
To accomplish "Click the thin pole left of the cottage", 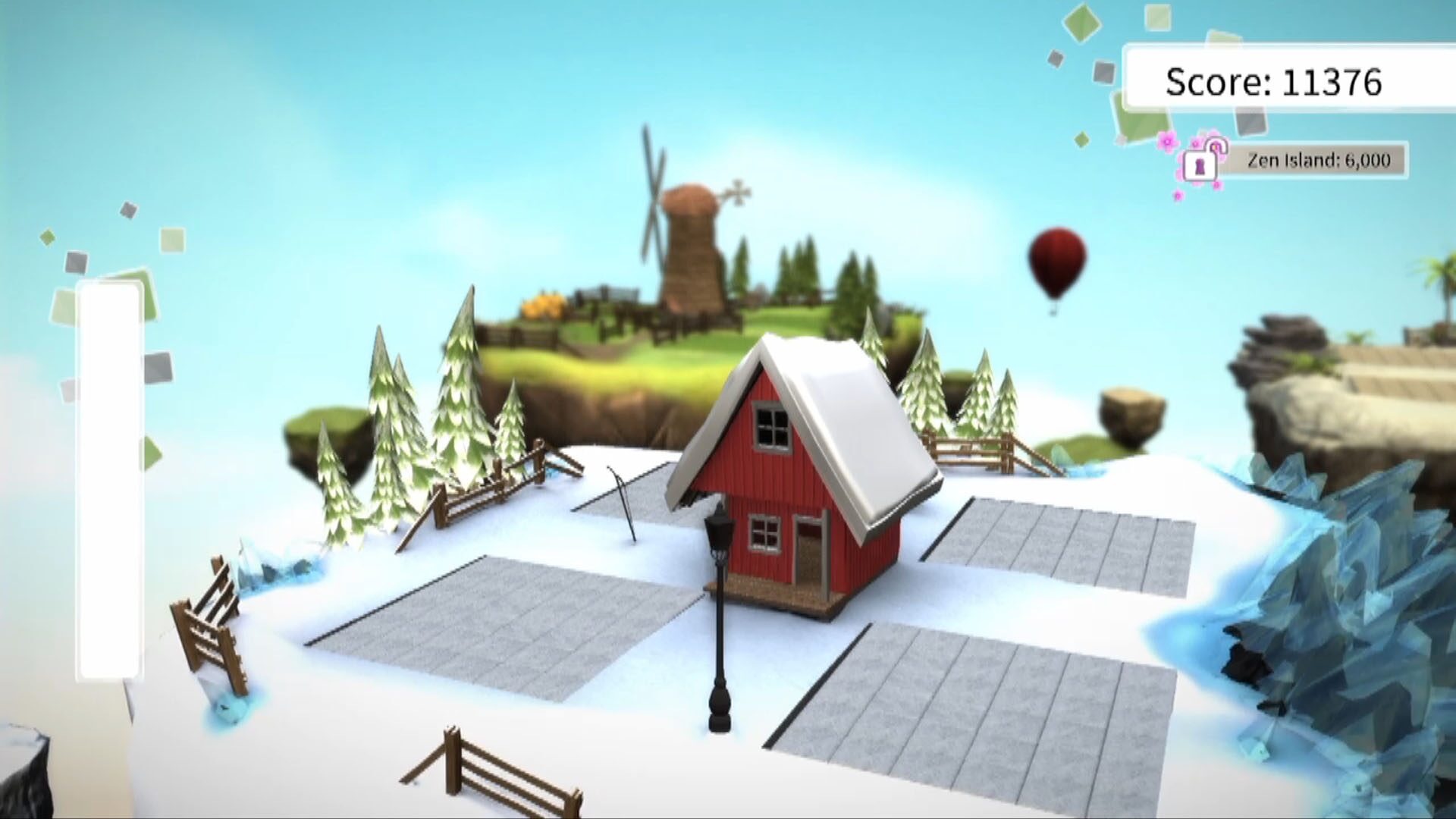I will [x=623, y=500].
